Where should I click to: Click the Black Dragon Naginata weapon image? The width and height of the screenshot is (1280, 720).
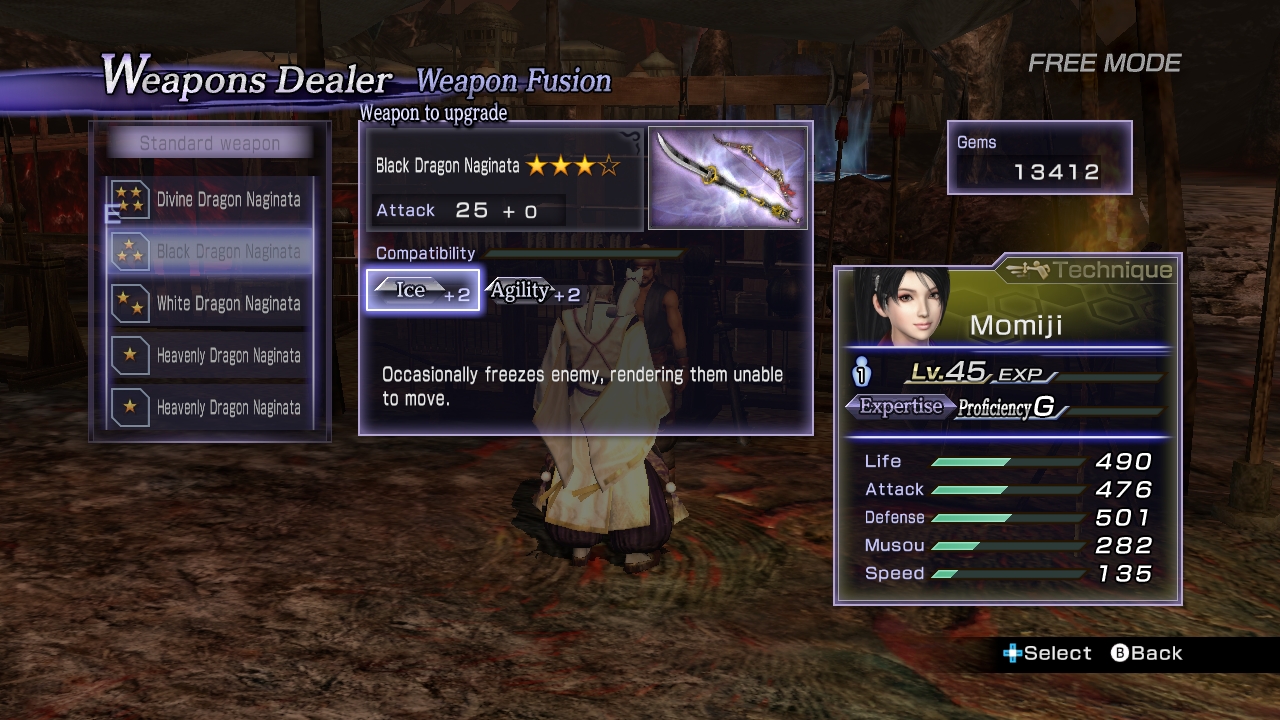(x=728, y=178)
